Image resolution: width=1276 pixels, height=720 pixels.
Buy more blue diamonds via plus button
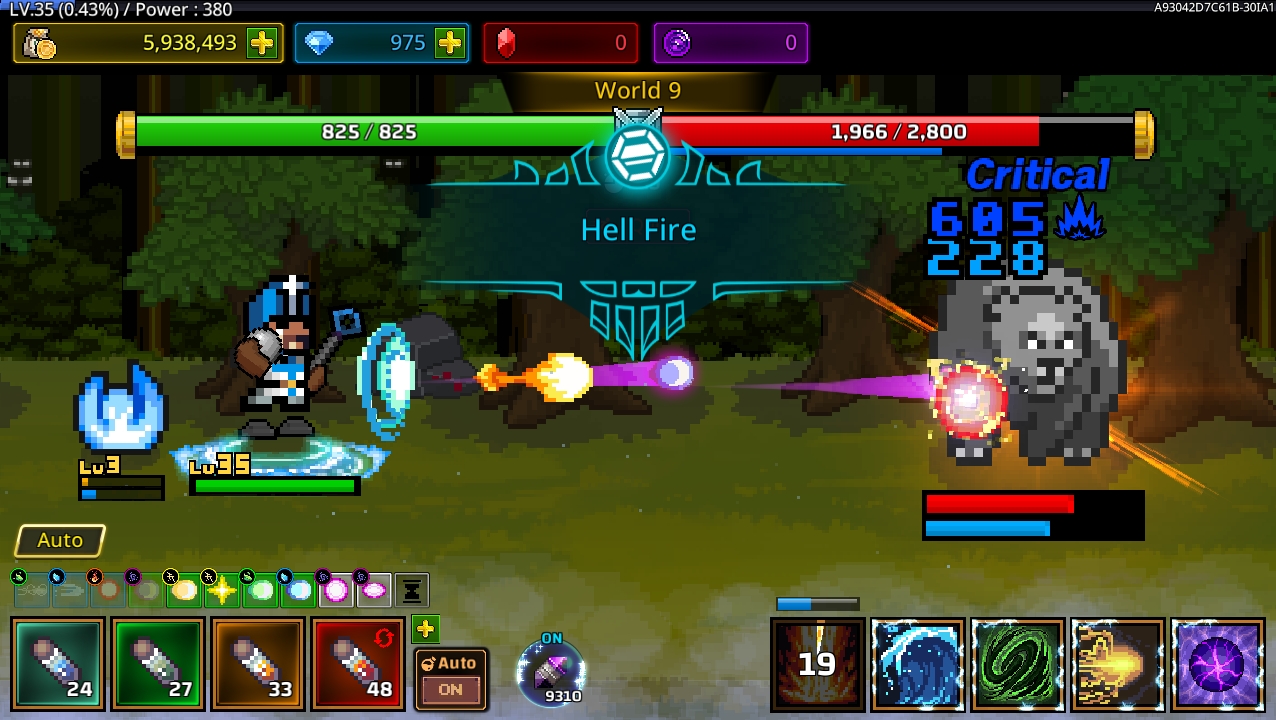coord(450,43)
